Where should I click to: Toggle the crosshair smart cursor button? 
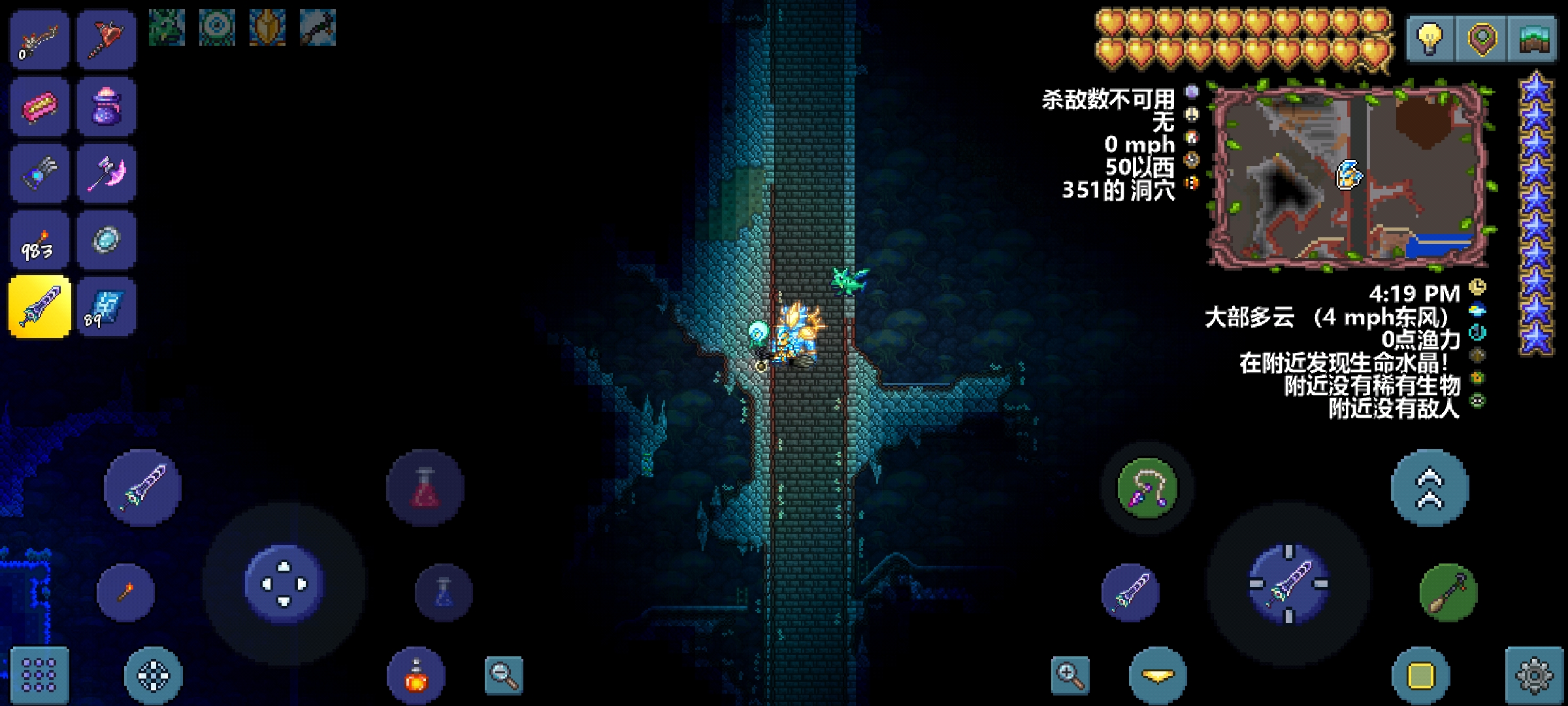coord(154,675)
